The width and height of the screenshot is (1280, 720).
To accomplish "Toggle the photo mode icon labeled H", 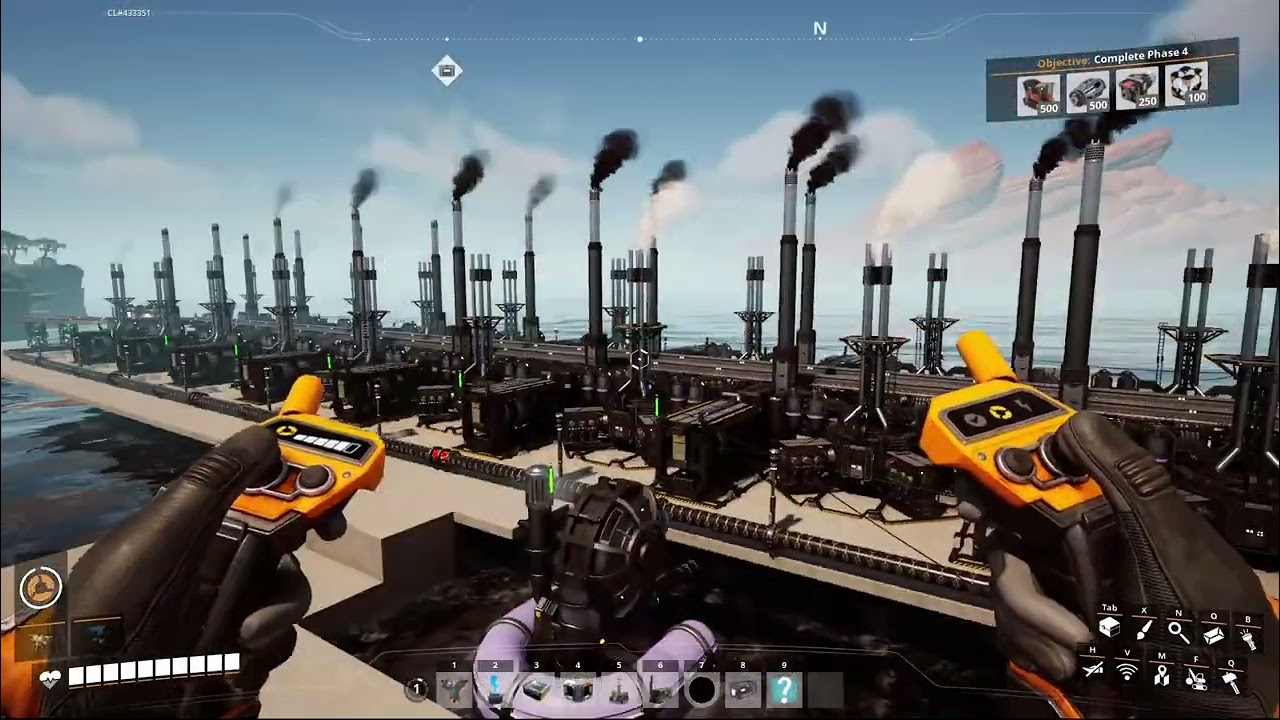I will (1092, 670).
